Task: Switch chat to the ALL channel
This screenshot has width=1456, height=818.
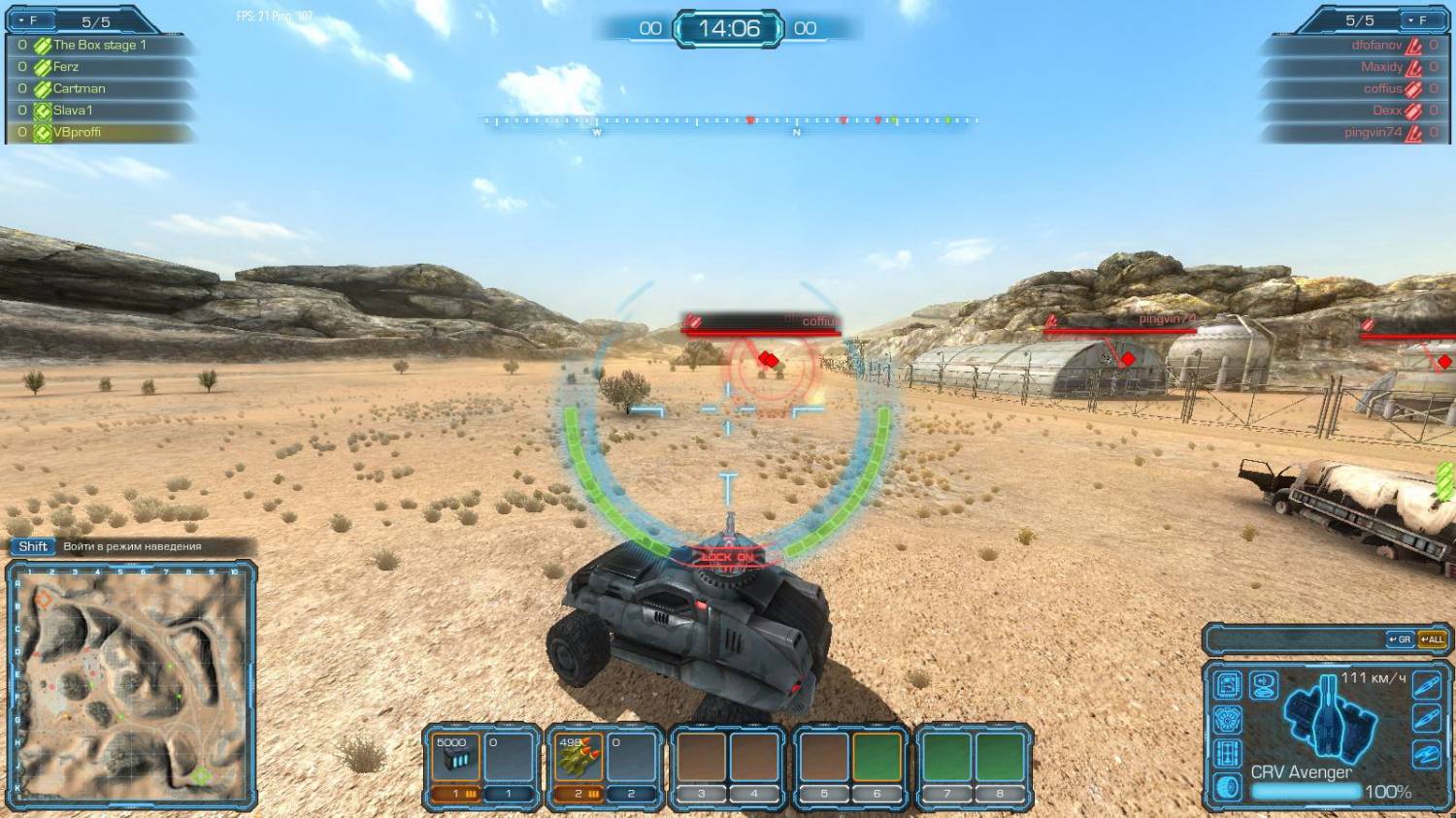Action: pyautogui.click(x=1432, y=639)
